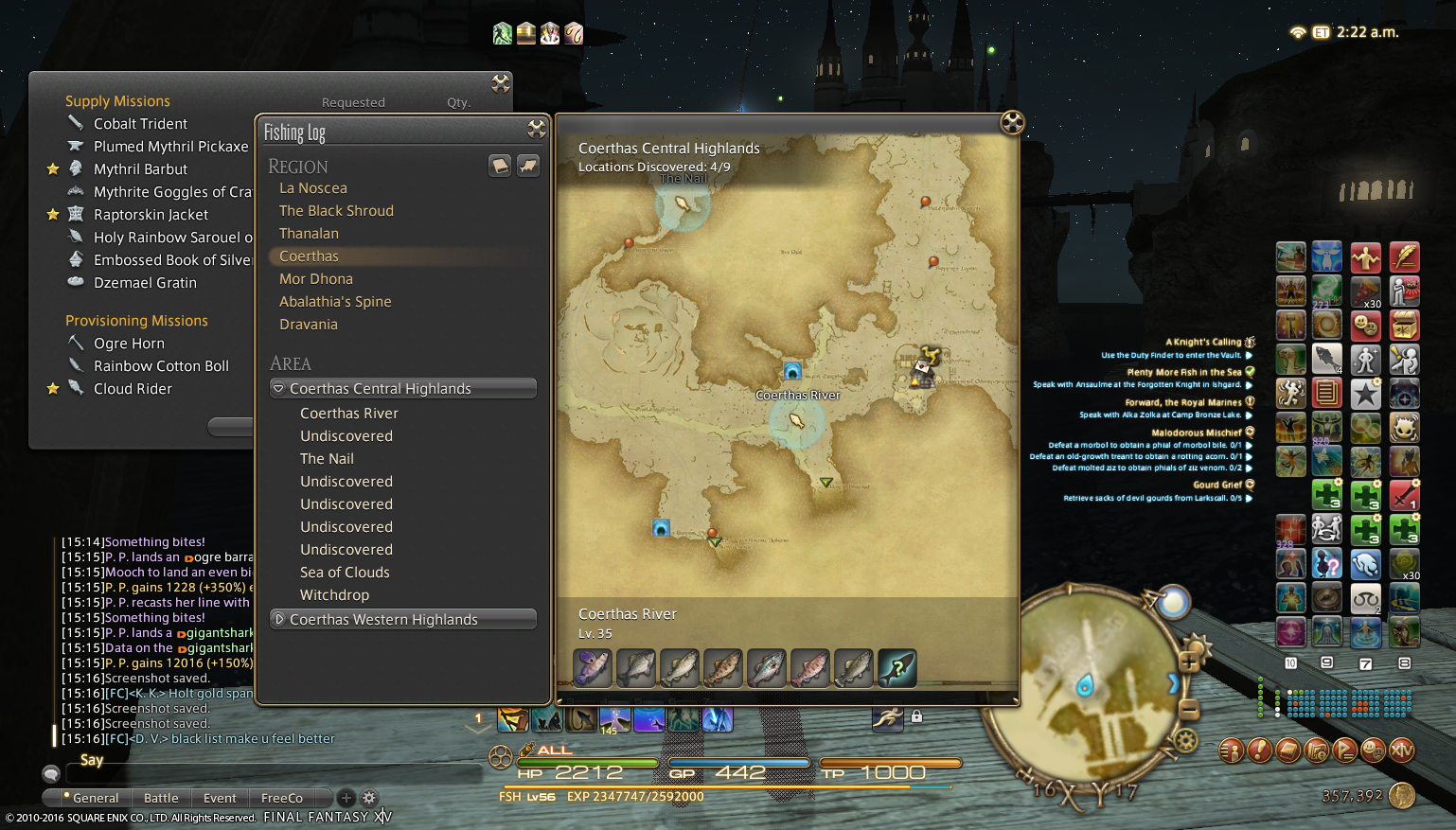Viewport: 1456px width, 830px height.
Task: Click the undiscovered question mark fish slot
Action: [897, 668]
